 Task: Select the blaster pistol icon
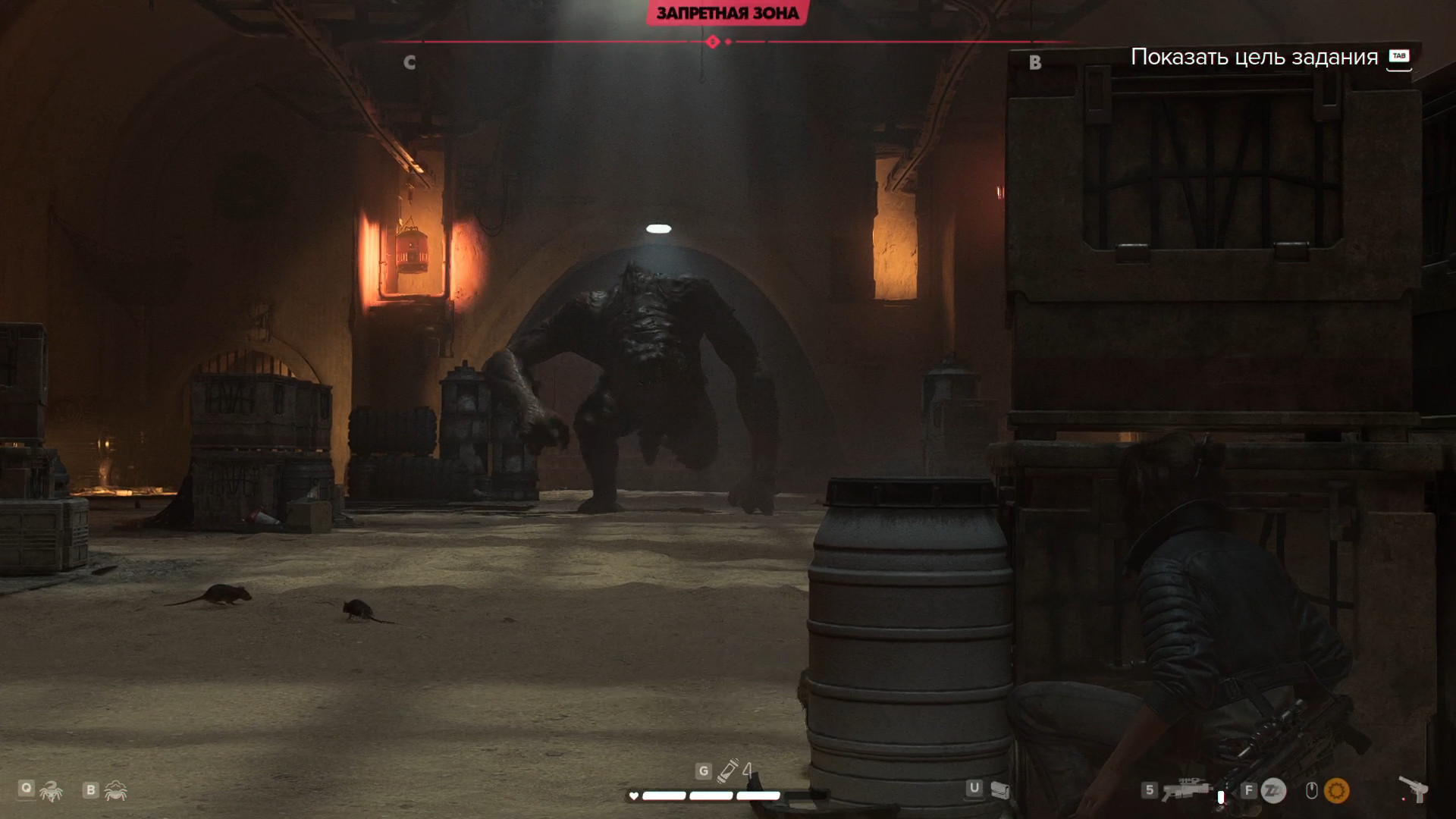point(1414,789)
